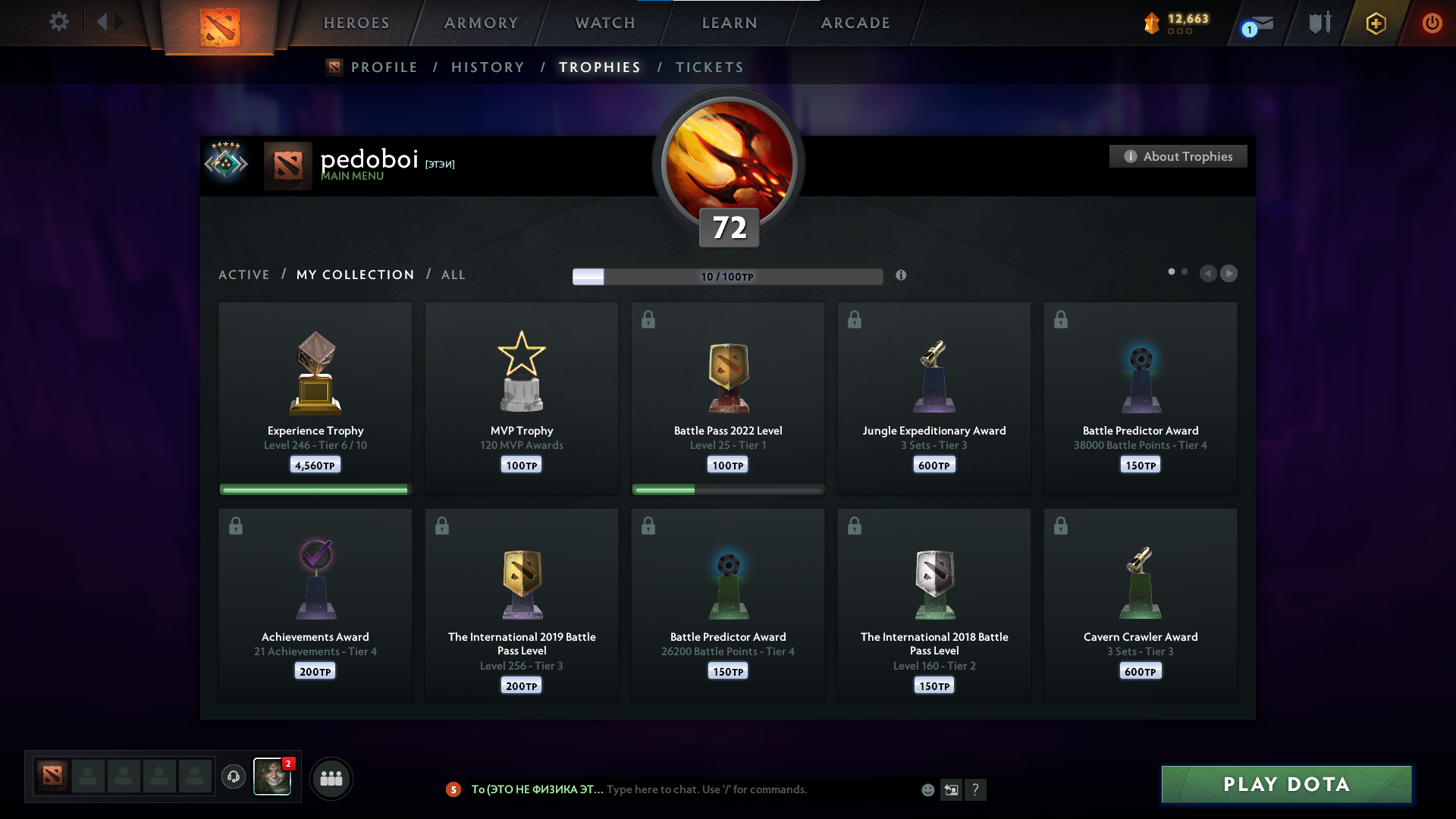
Task: Switch to the History tab
Action: tap(488, 67)
